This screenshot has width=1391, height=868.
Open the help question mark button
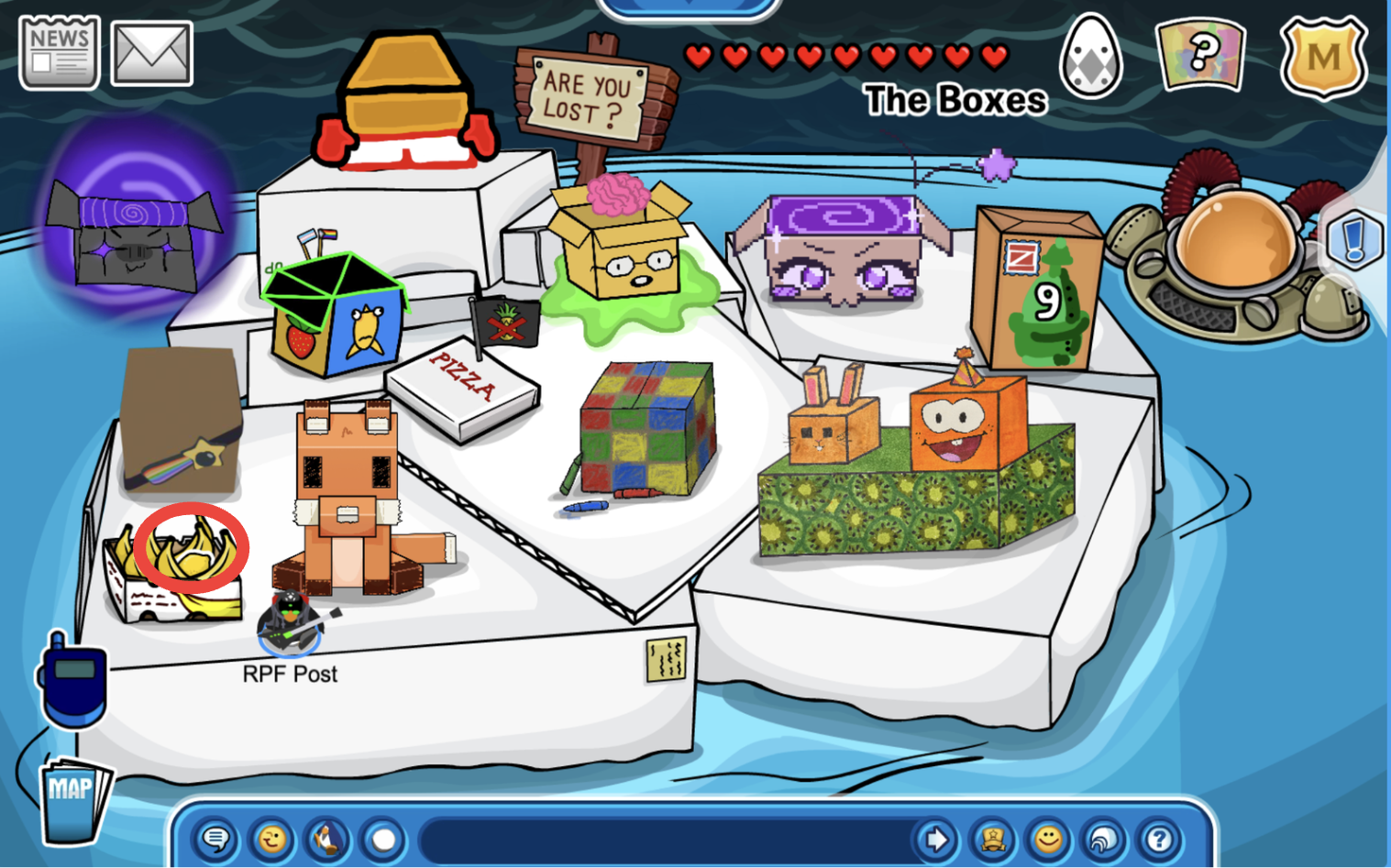click(1160, 839)
